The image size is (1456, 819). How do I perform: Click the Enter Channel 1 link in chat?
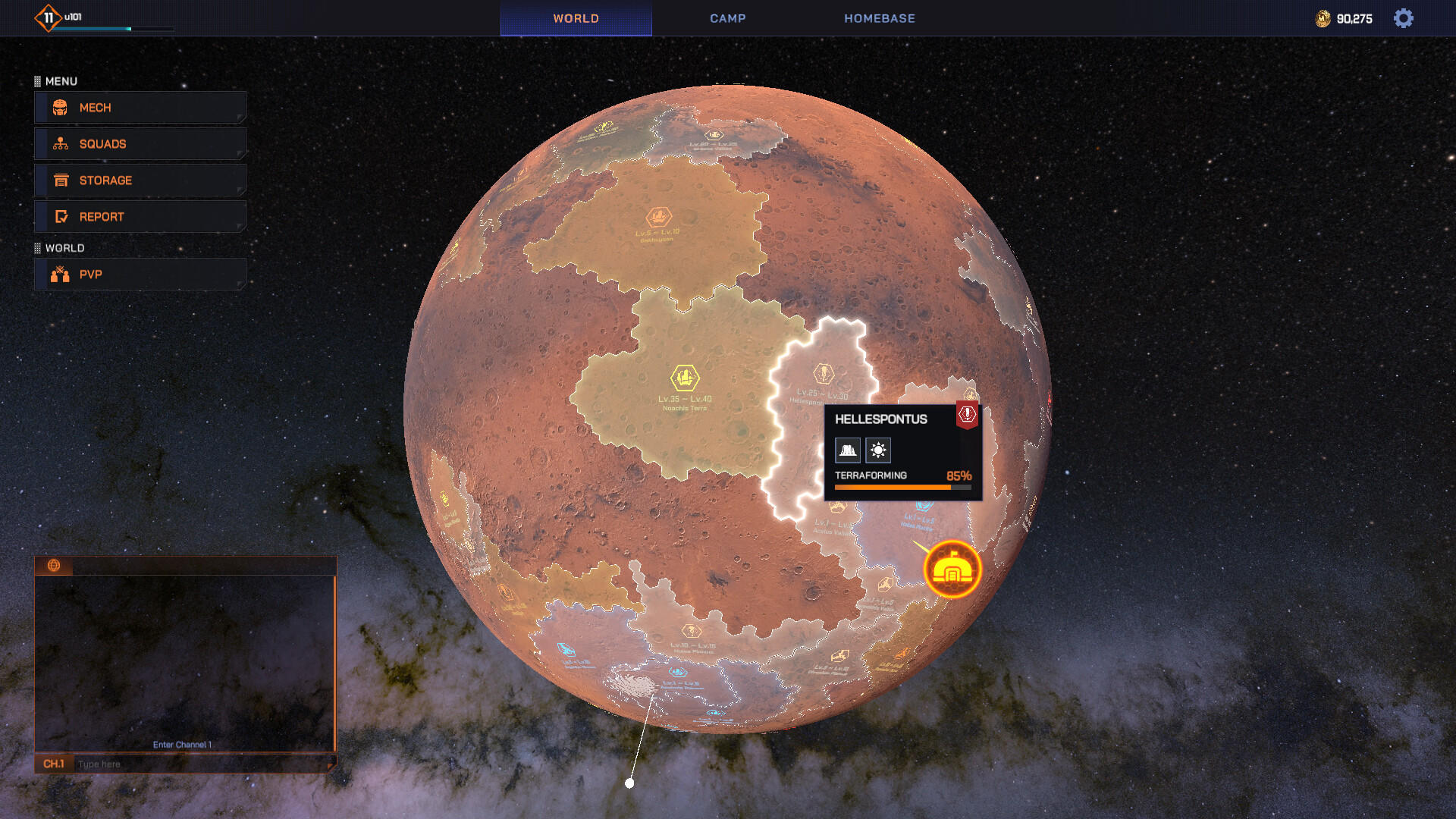(184, 745)
